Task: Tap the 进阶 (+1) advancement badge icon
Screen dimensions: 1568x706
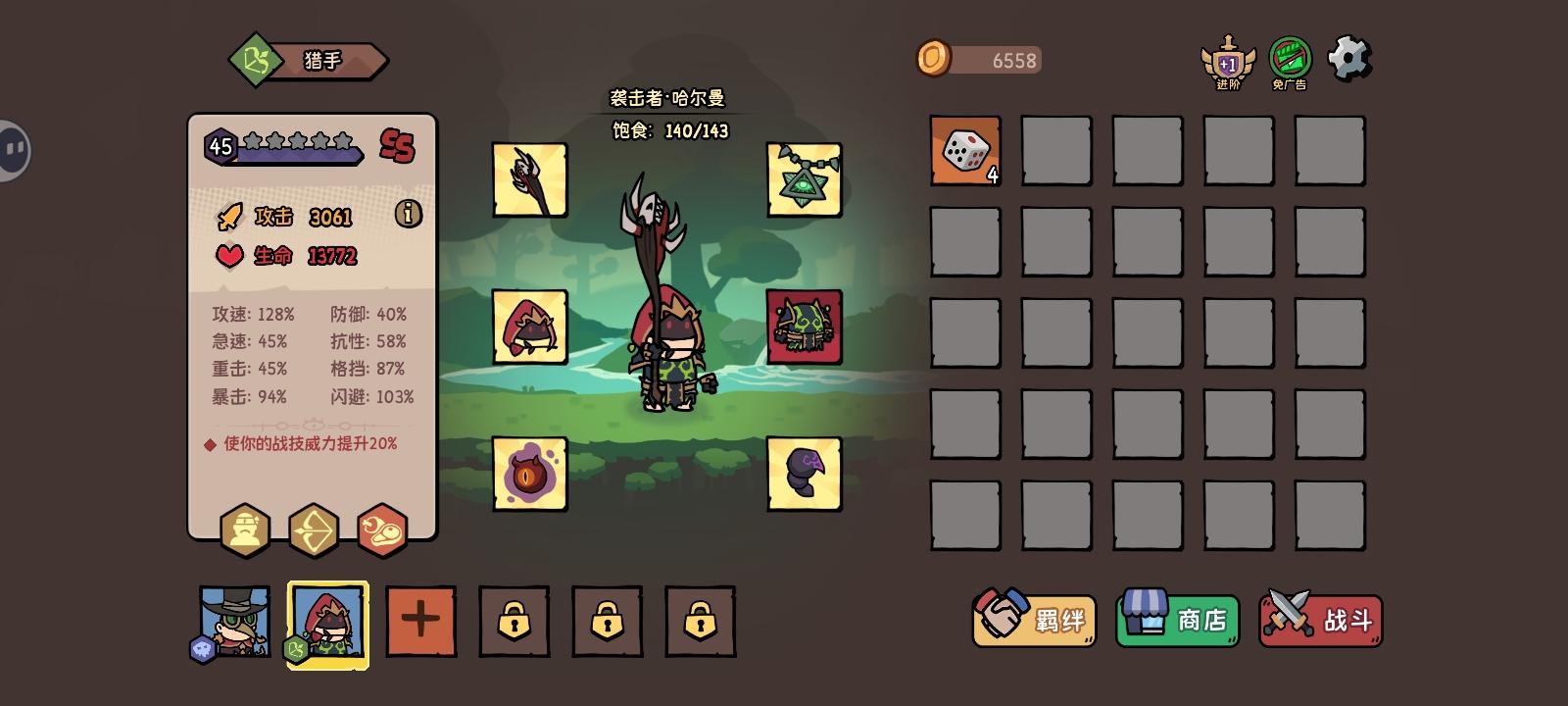Action: click(1228, 61)
